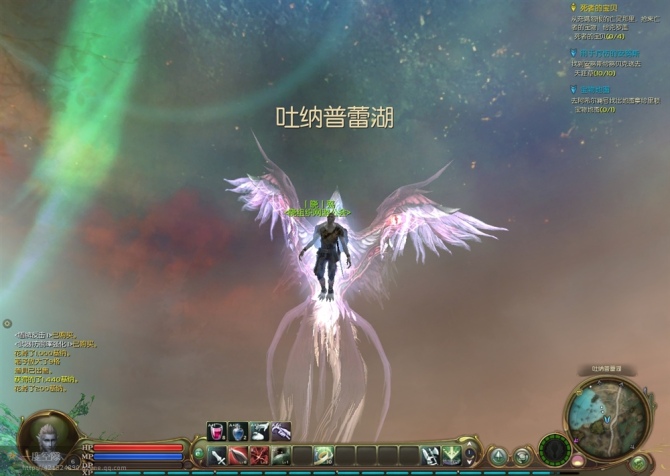Open the green round menu button below minimap
The image size is (670, 476).
tap(640, 461)
